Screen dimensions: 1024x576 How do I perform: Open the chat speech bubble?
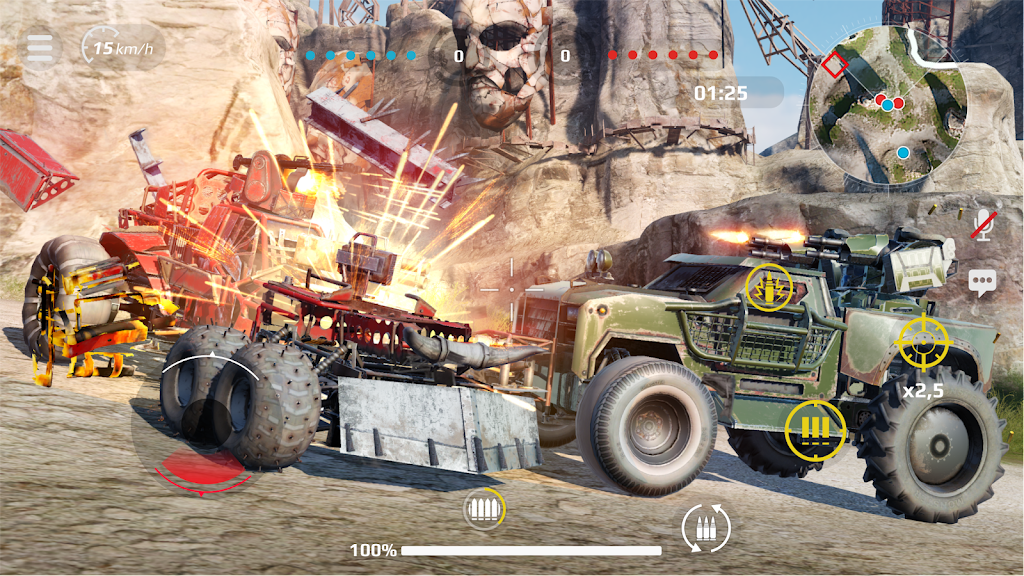click(x=982, y=282)
